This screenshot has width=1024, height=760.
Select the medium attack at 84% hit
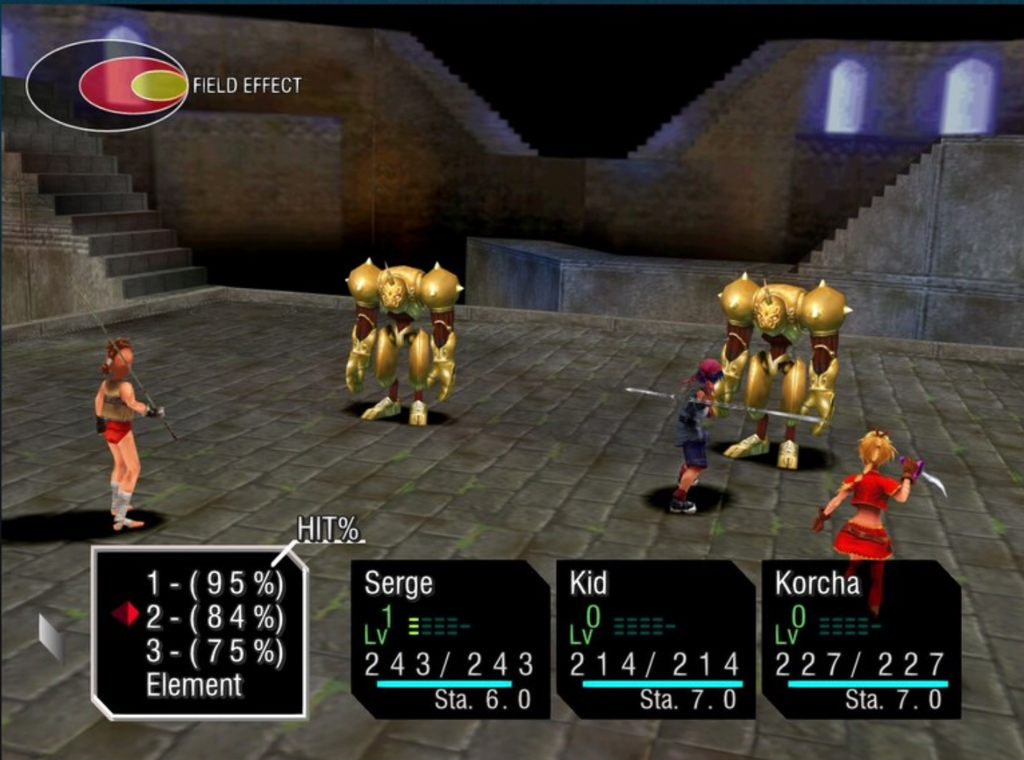click(x=214, y=618)
